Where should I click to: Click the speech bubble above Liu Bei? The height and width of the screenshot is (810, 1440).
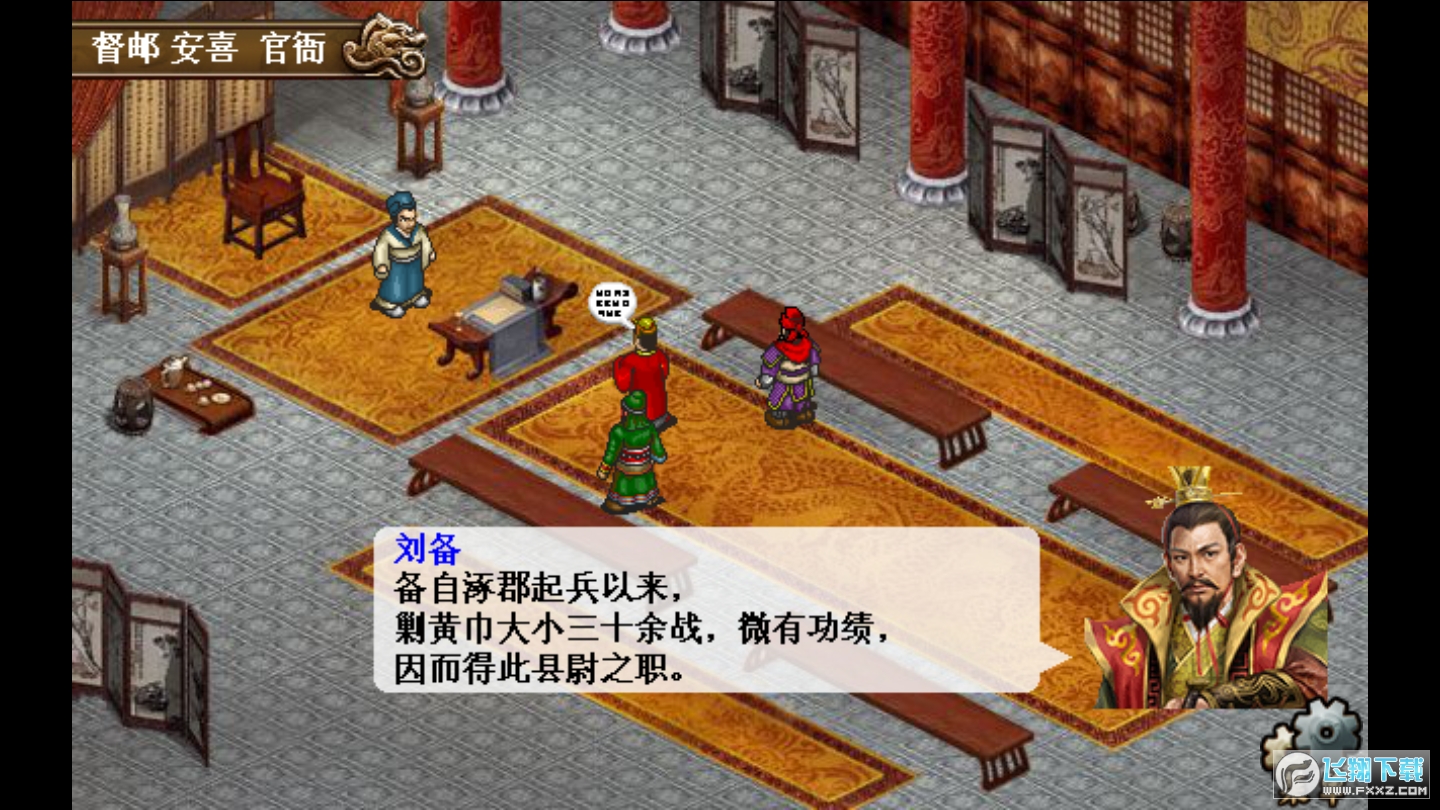click(610, 300)
